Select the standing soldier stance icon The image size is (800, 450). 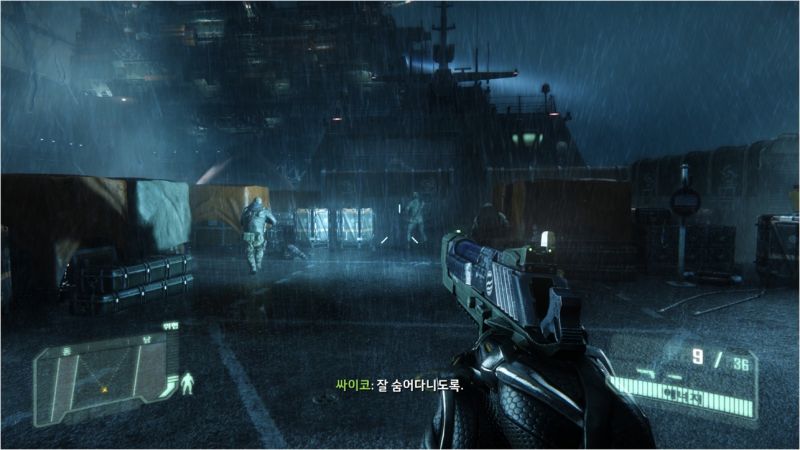[186, 383]
